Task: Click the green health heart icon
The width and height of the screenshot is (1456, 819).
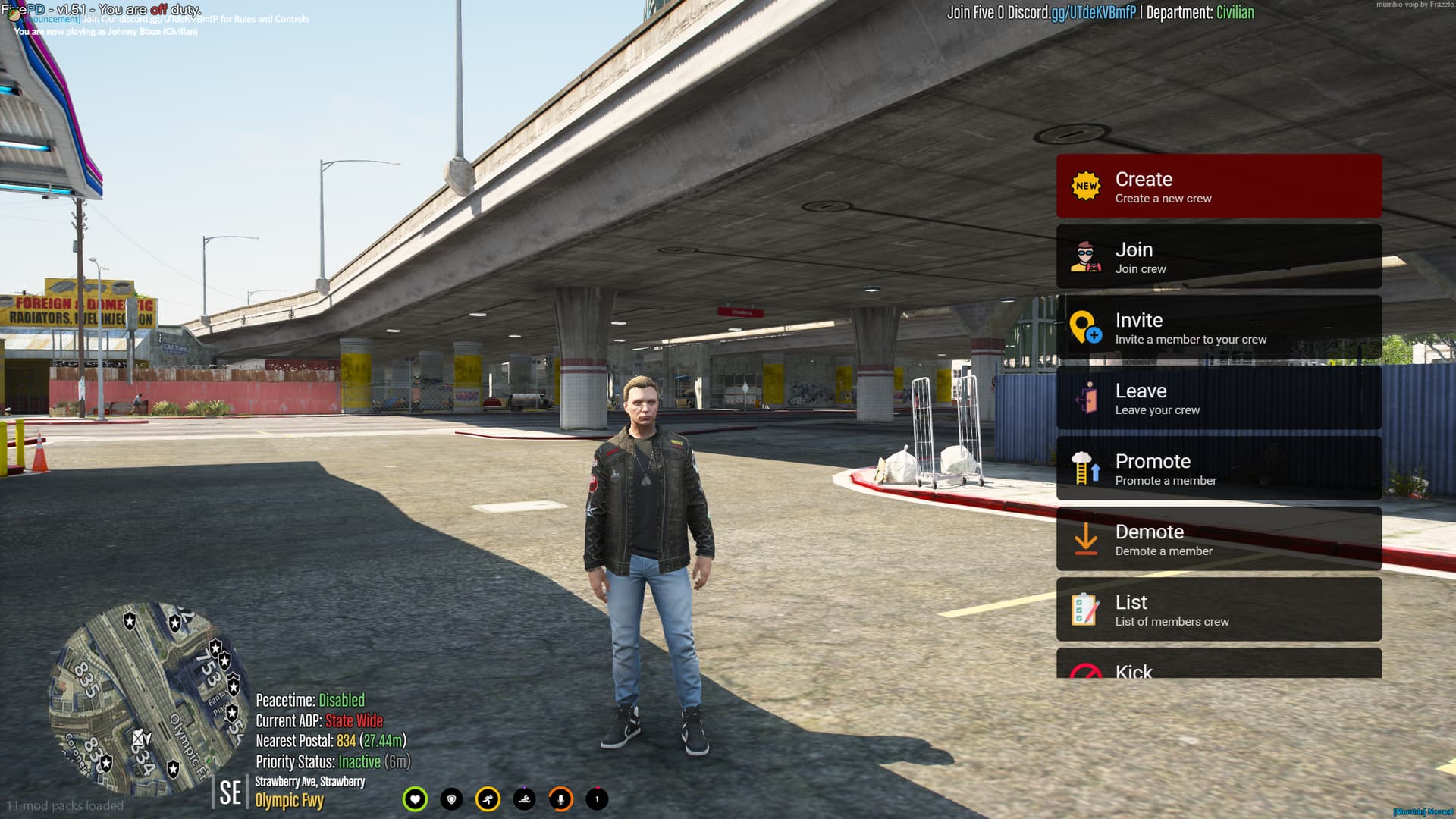Action: coord(416,799)
